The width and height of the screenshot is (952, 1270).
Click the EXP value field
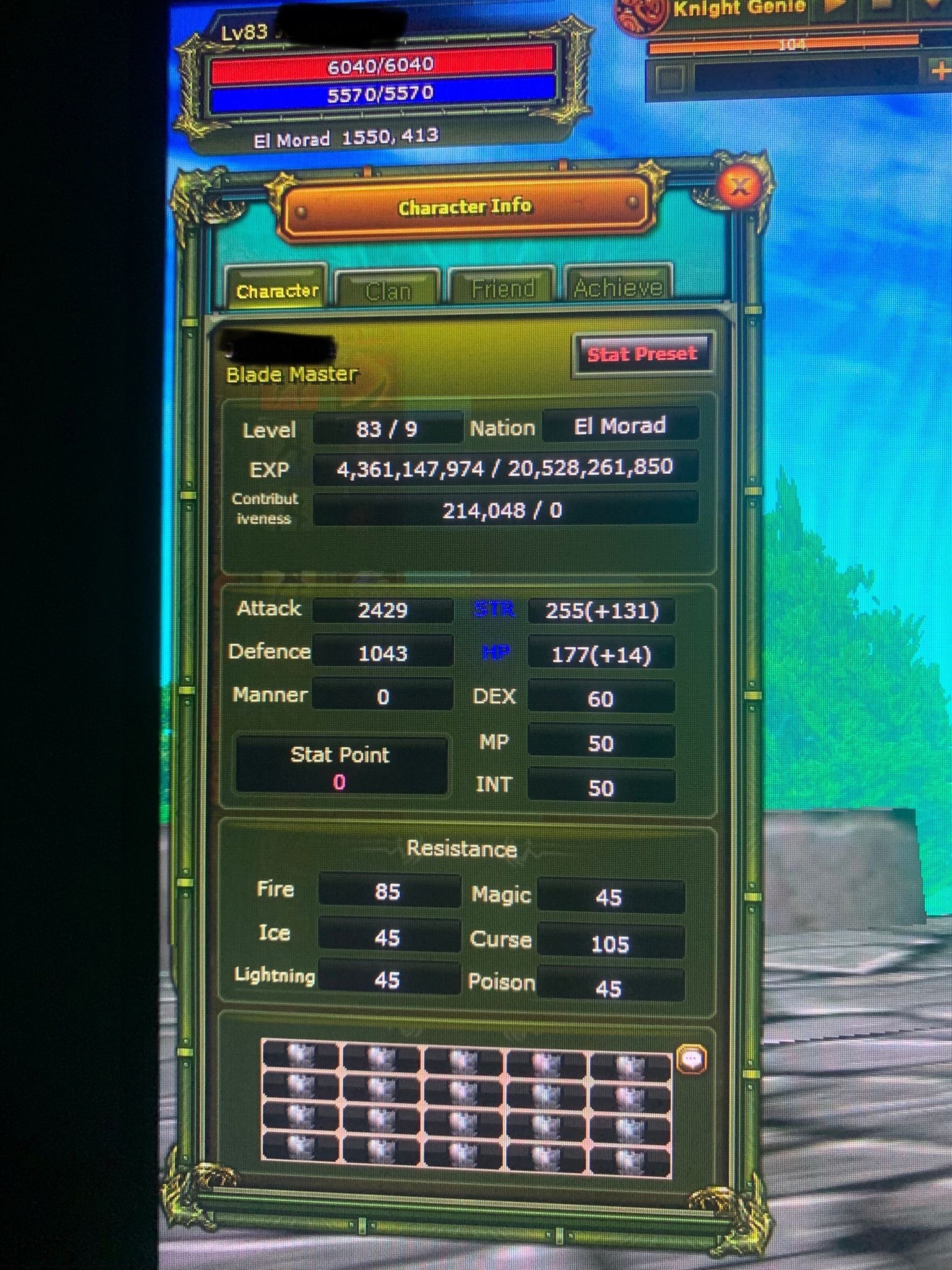coord(503,469)
